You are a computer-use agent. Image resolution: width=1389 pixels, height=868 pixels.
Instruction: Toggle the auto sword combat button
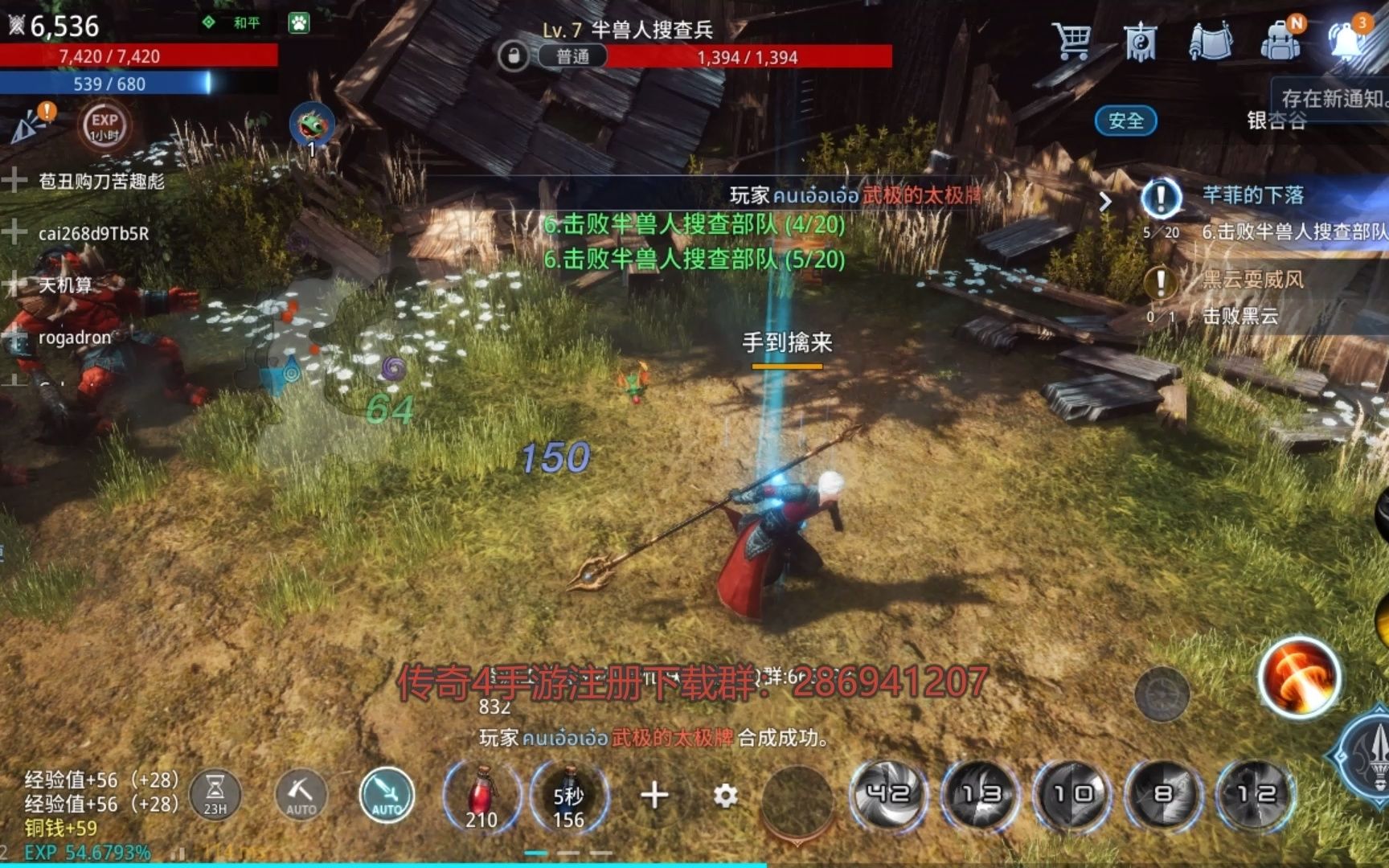[x=387, y=796]
